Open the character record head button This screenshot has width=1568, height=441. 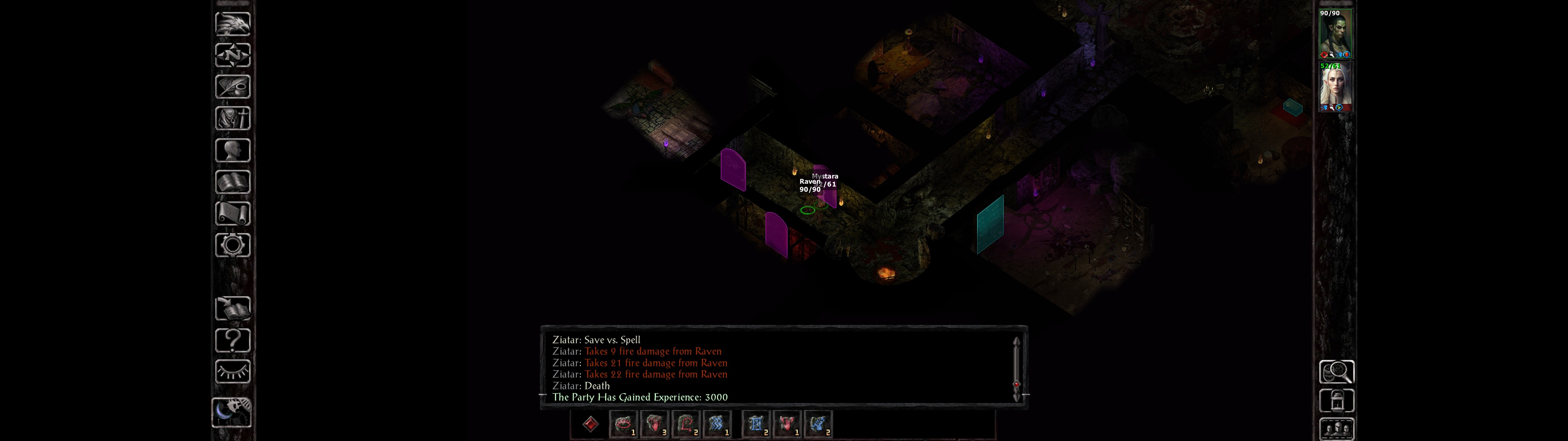pos(232,150)
